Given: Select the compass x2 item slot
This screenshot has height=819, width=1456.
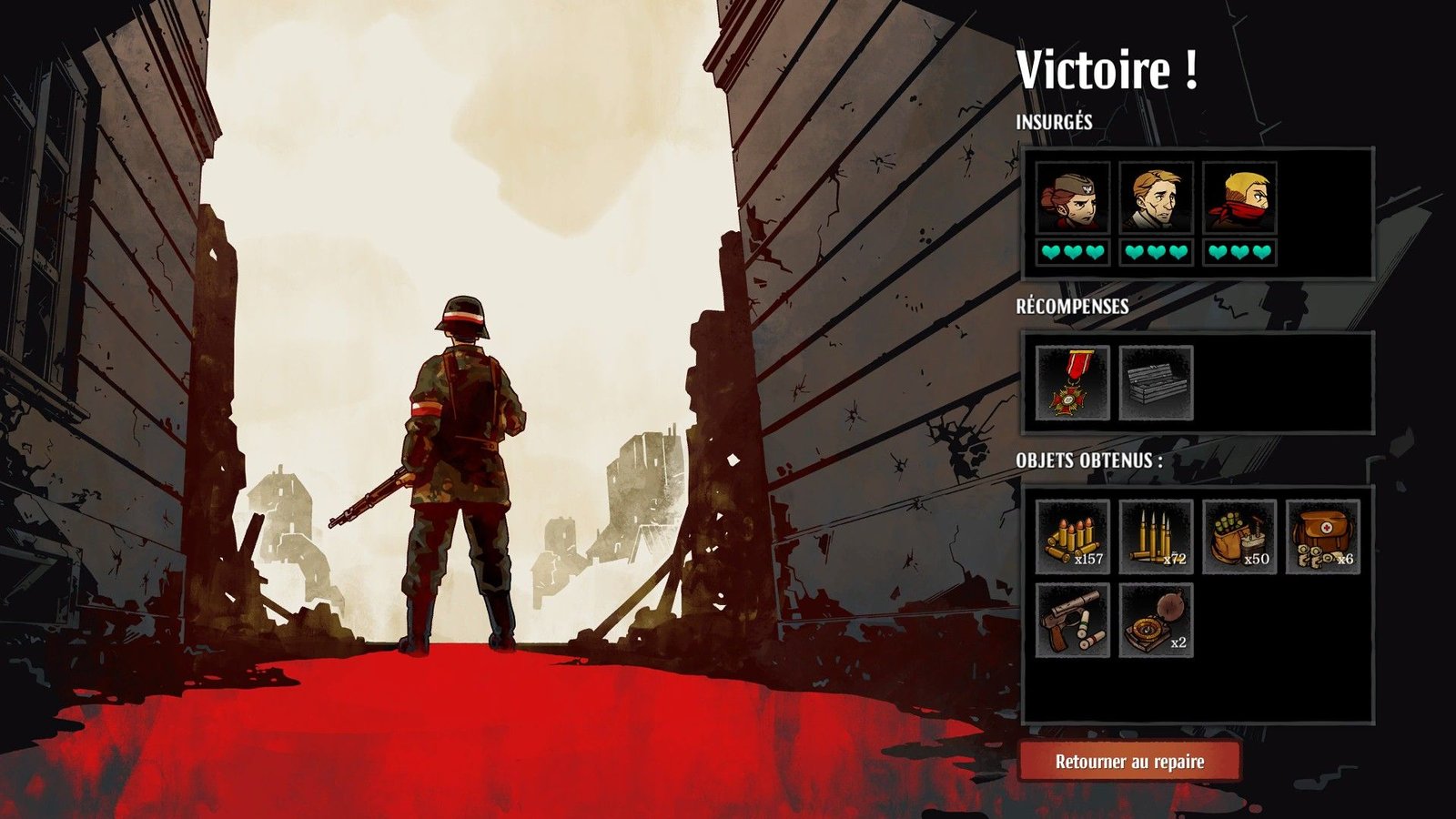Looking at the screenshot, I should (x=1156, y=621).
